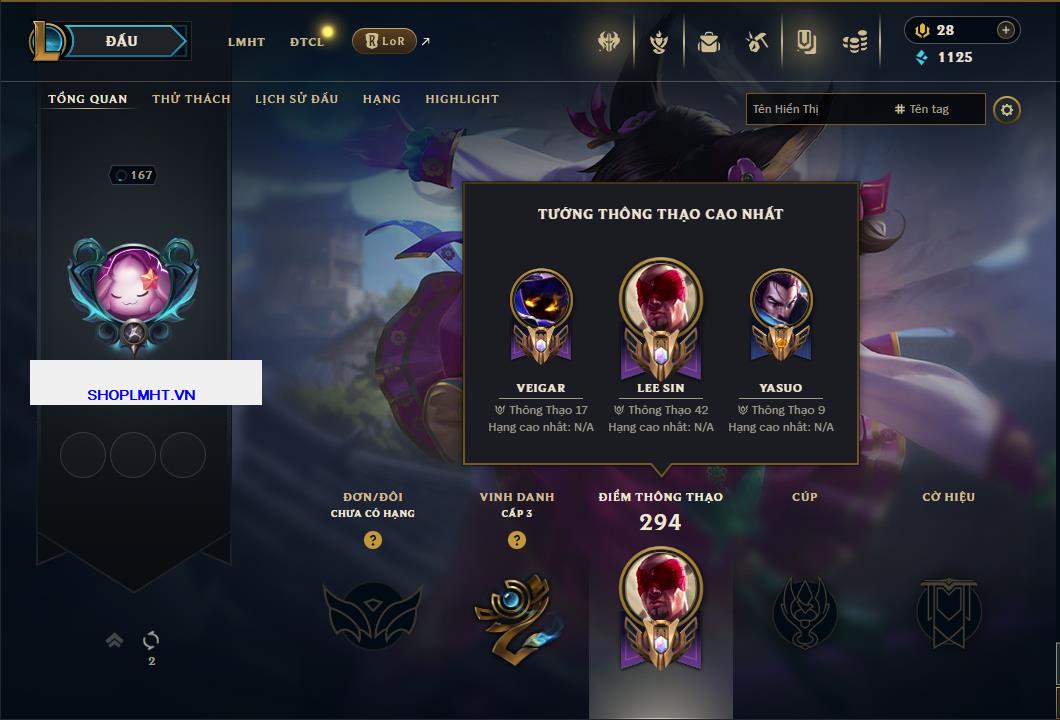Click the ĐẤU play button
Image resolution: width=1060 pixels, height=720 pixels.
coord(122,41)
